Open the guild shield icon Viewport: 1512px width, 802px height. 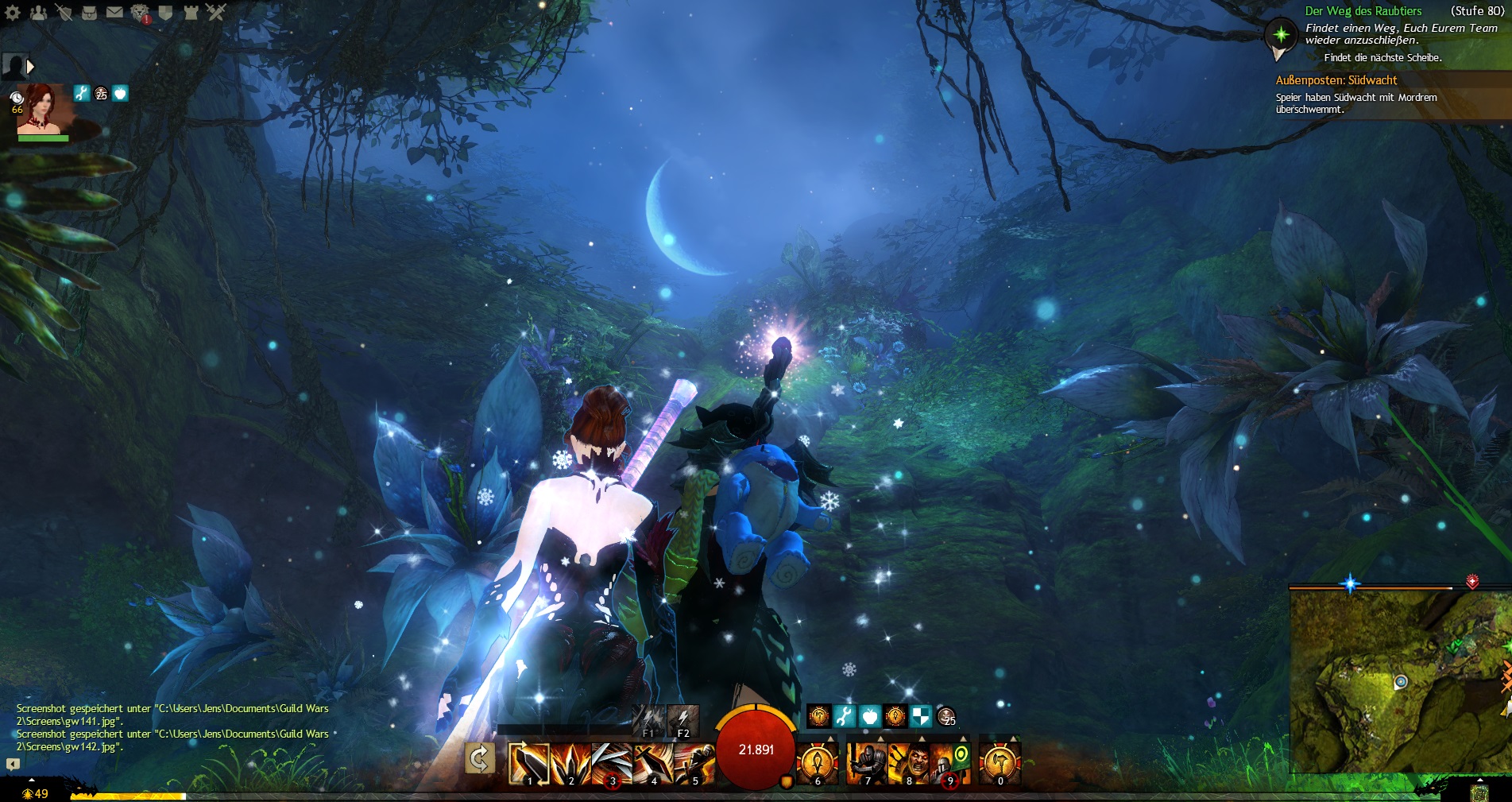pos(165,12)
